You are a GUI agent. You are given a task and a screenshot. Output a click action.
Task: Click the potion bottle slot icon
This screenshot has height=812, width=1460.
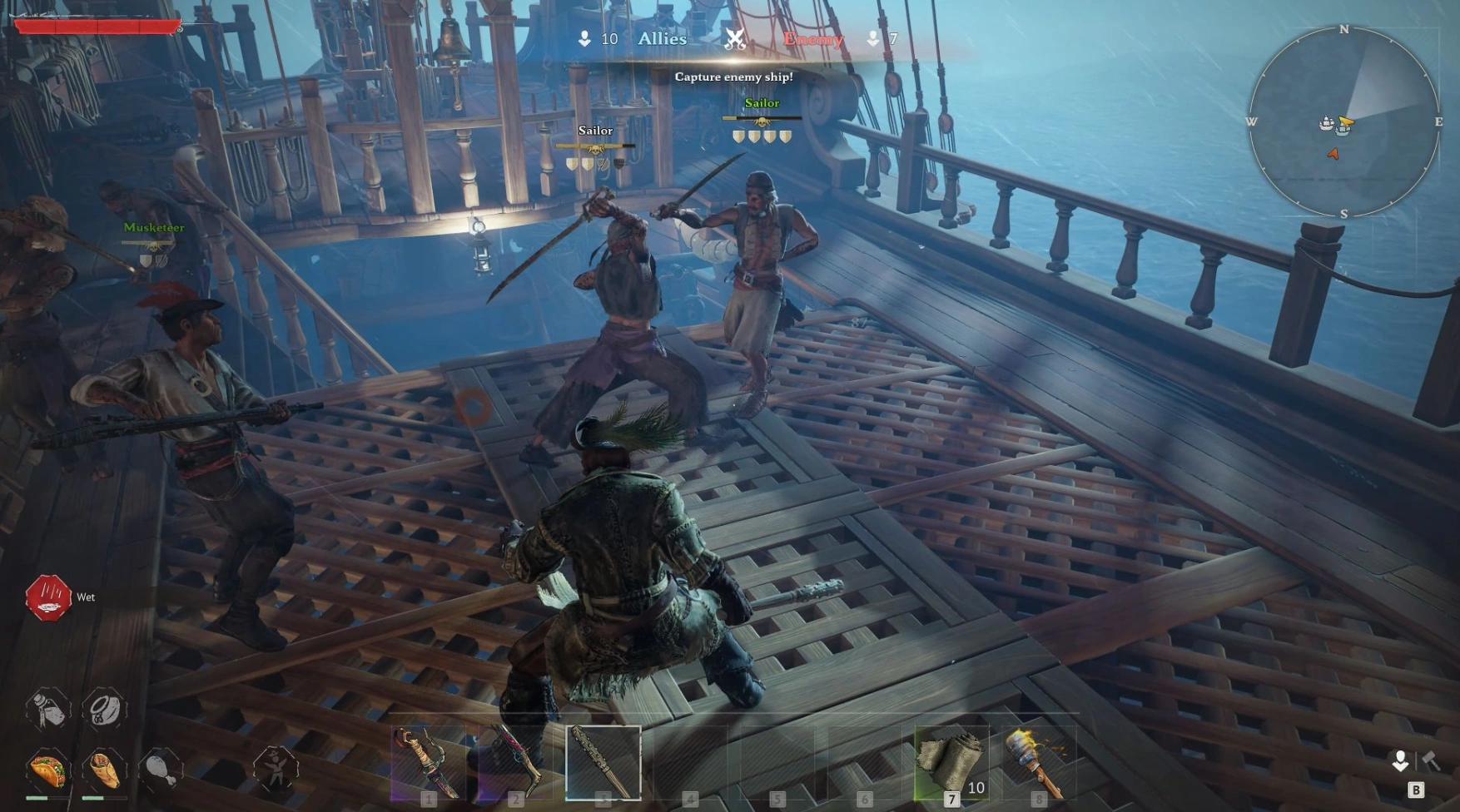[47, 710]
